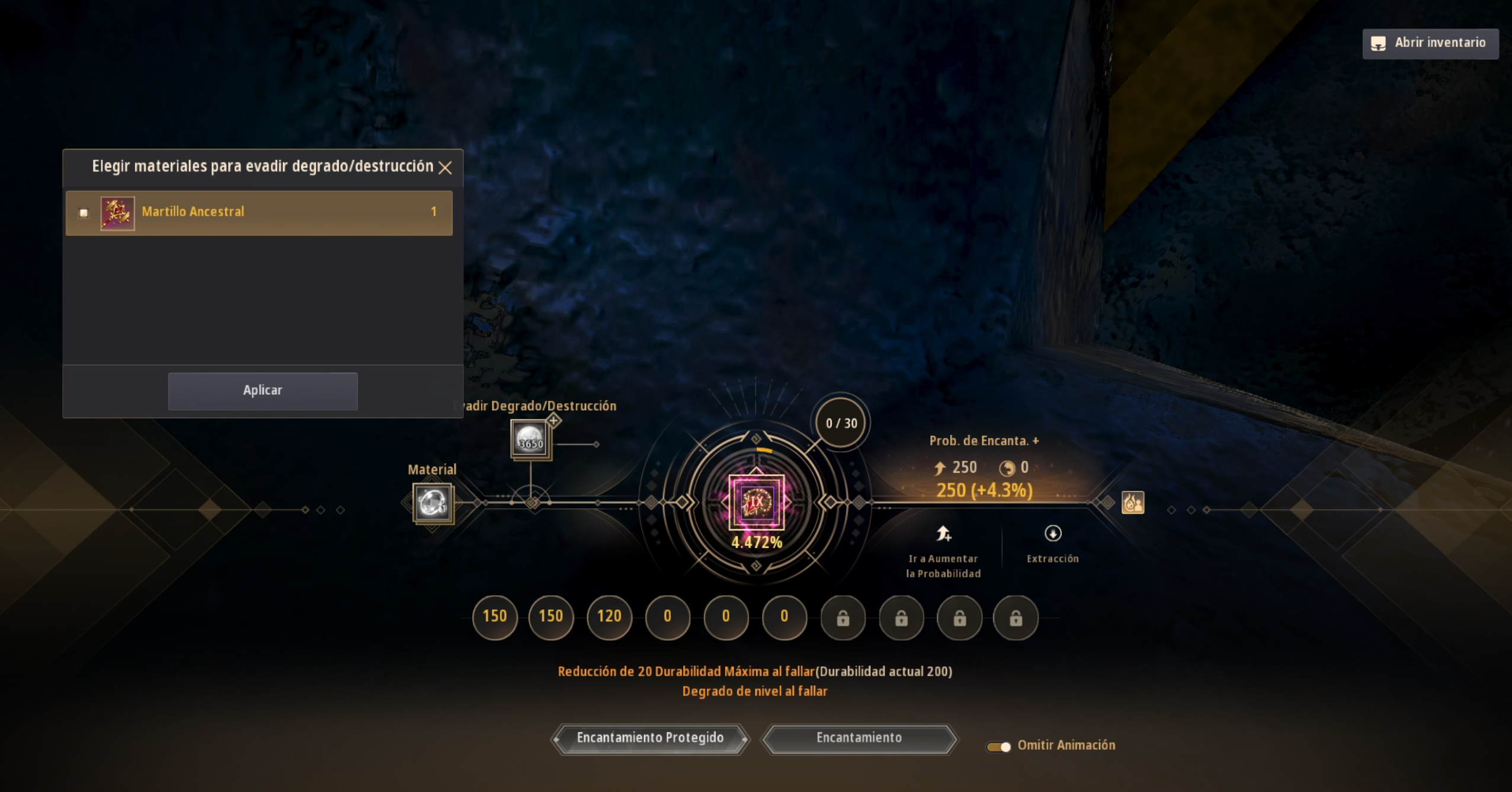Apply chosen materials with Aplicar
1512x792 pixels.
click(262, 391)
